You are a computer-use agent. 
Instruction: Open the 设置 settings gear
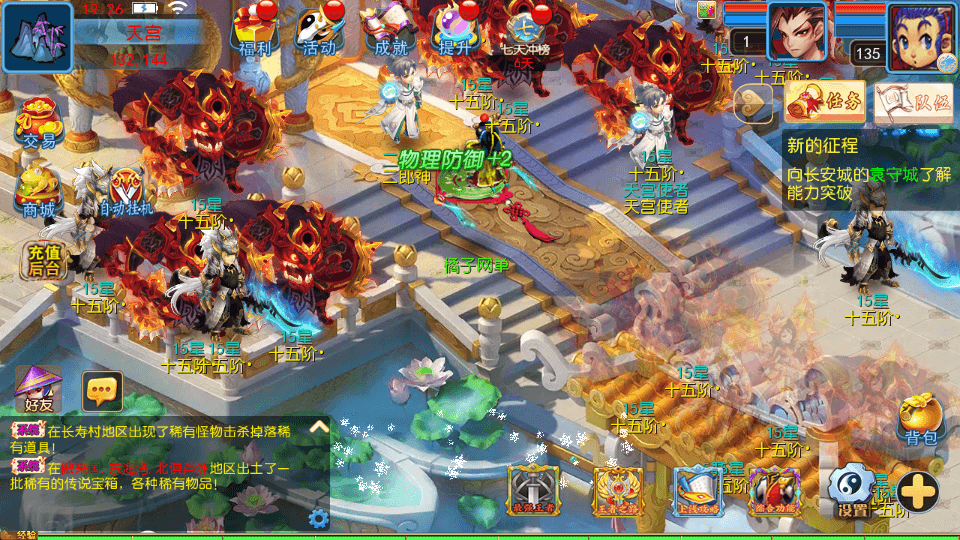coord(851,491)
